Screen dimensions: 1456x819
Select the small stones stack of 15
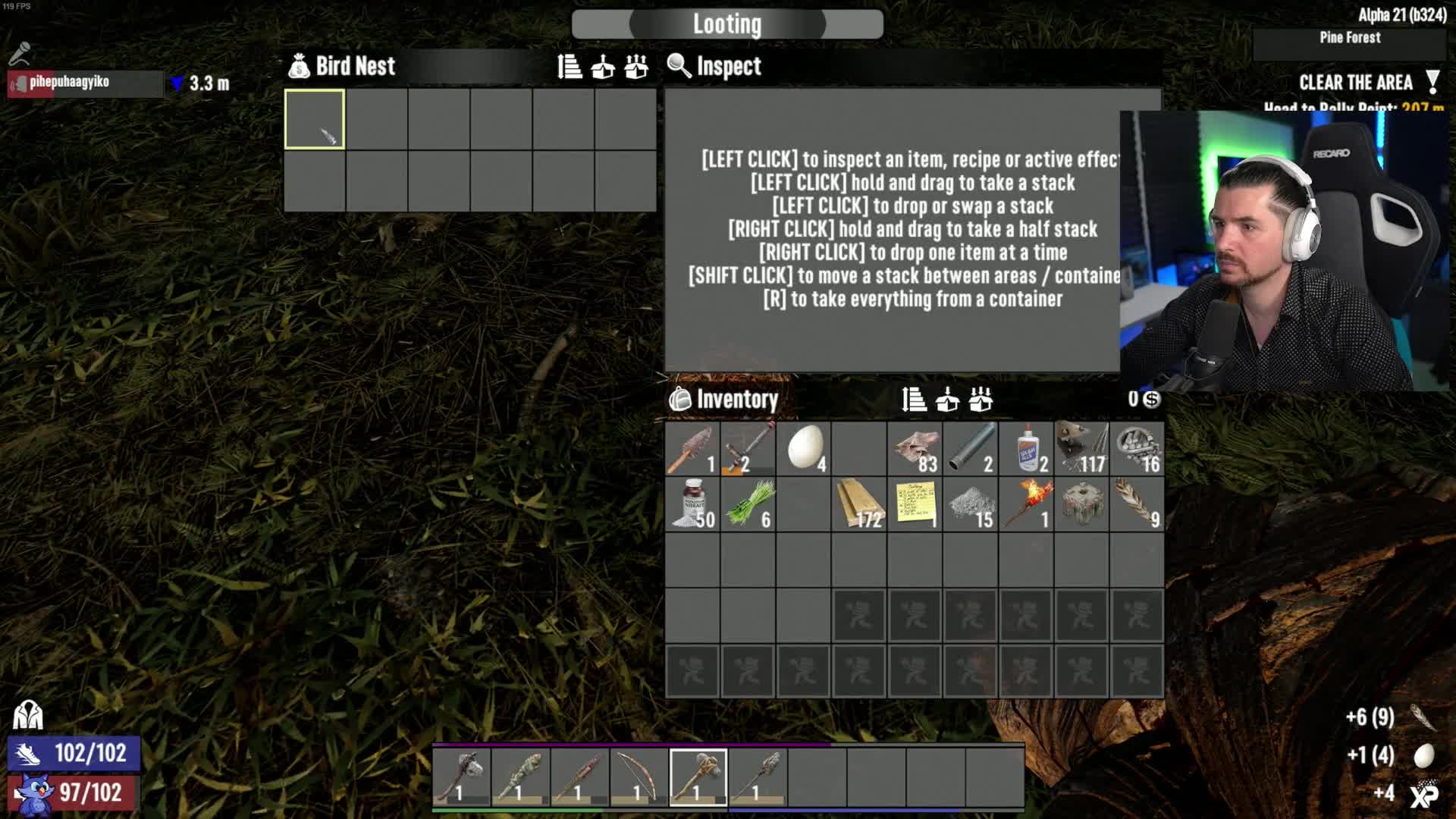click(971, 504)
